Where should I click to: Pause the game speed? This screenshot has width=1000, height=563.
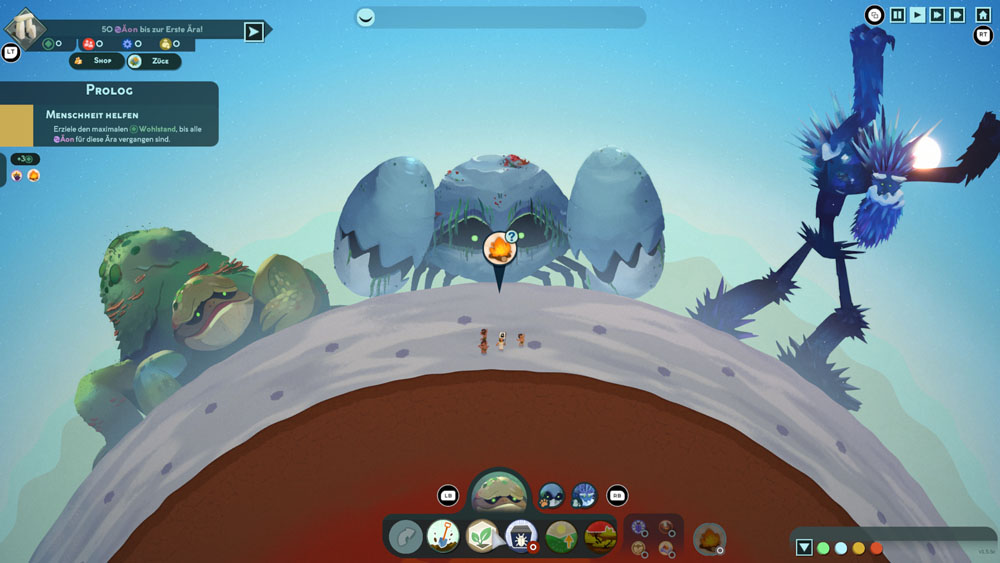(898, 15)
